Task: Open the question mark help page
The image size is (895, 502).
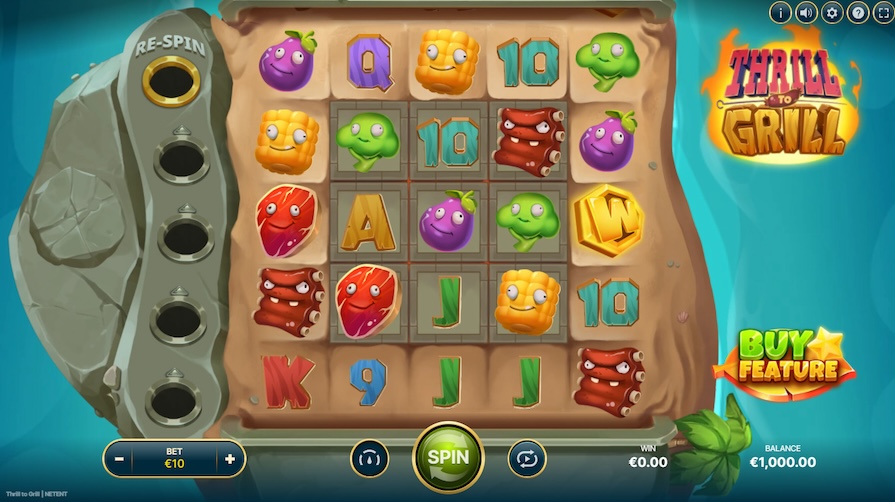Action: coord(857,13)
